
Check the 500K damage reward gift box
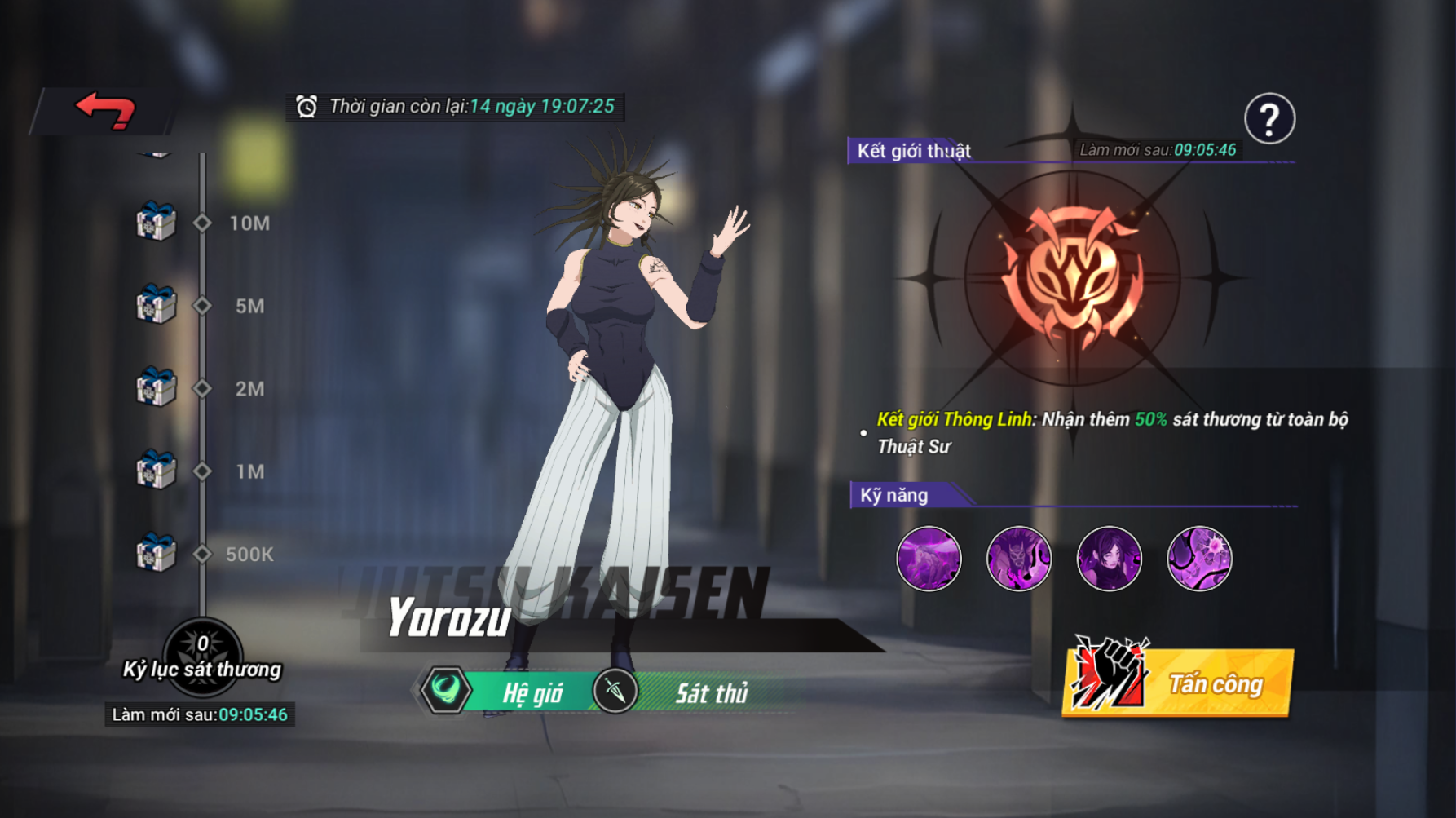click(156, 553)
